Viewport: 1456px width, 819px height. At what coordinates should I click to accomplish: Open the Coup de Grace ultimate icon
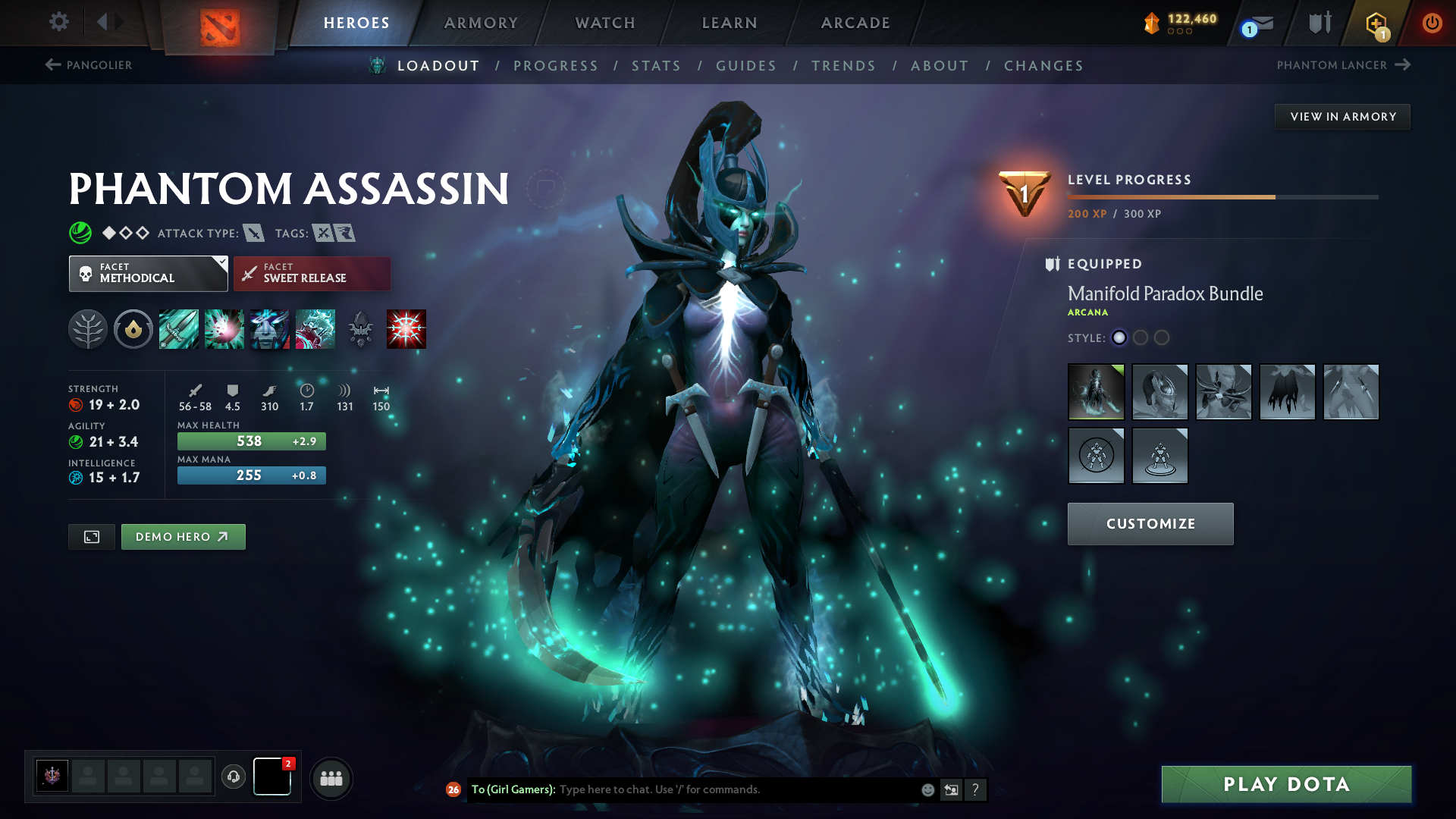[x=406, y=328]
